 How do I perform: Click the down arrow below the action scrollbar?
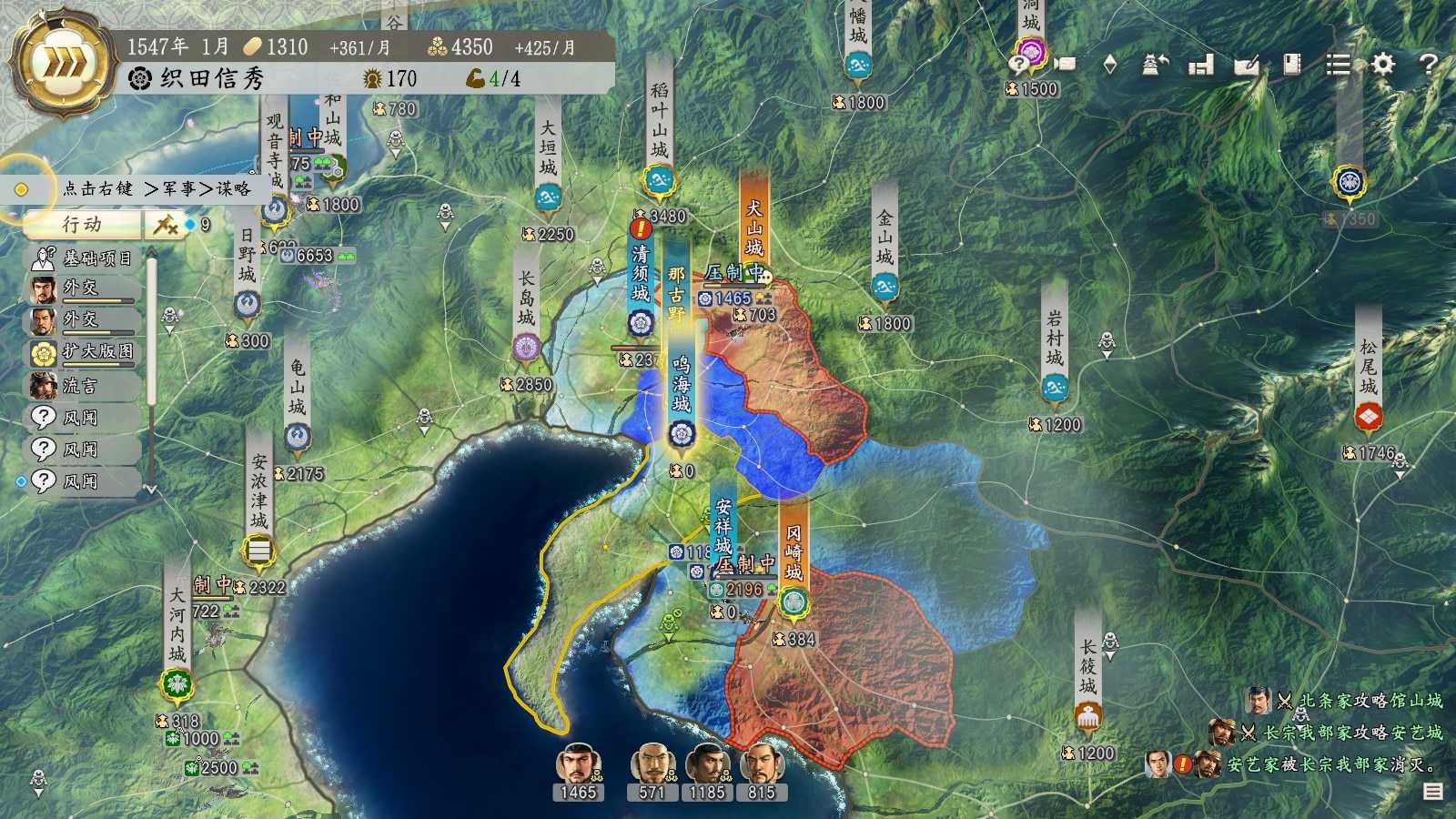pyautogui.click(x=151, y=488)
